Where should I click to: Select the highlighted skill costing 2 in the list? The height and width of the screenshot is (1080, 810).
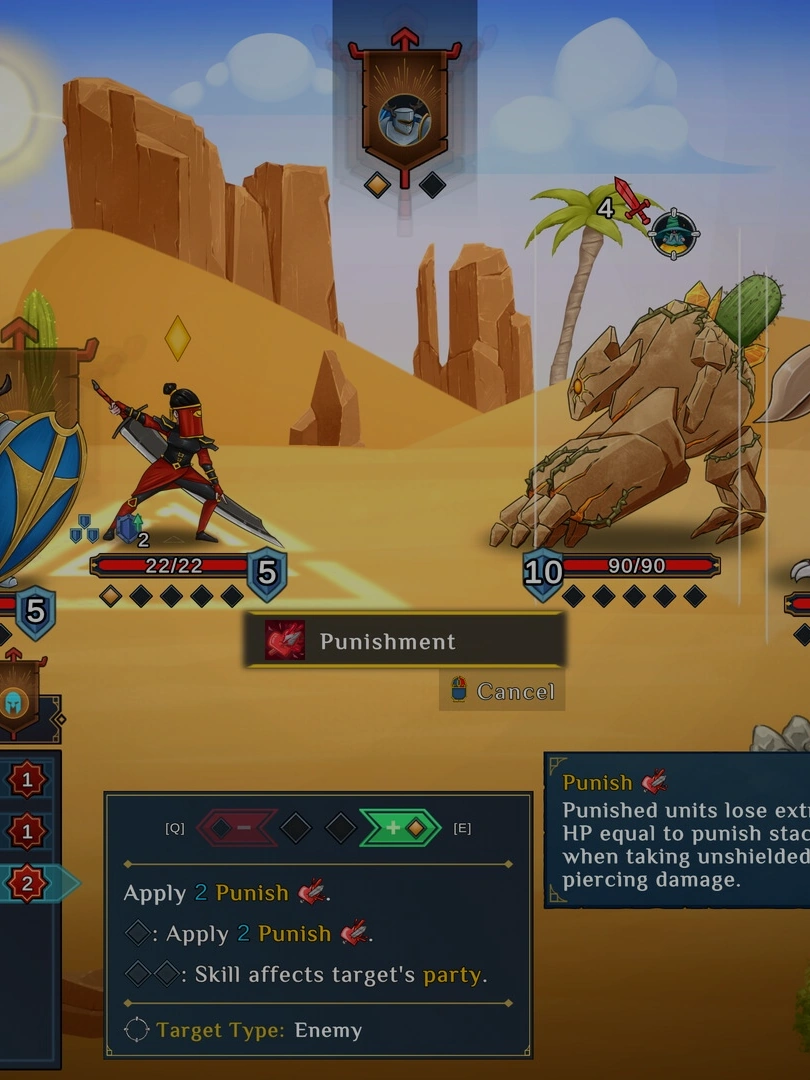click(x=27, y=883)
